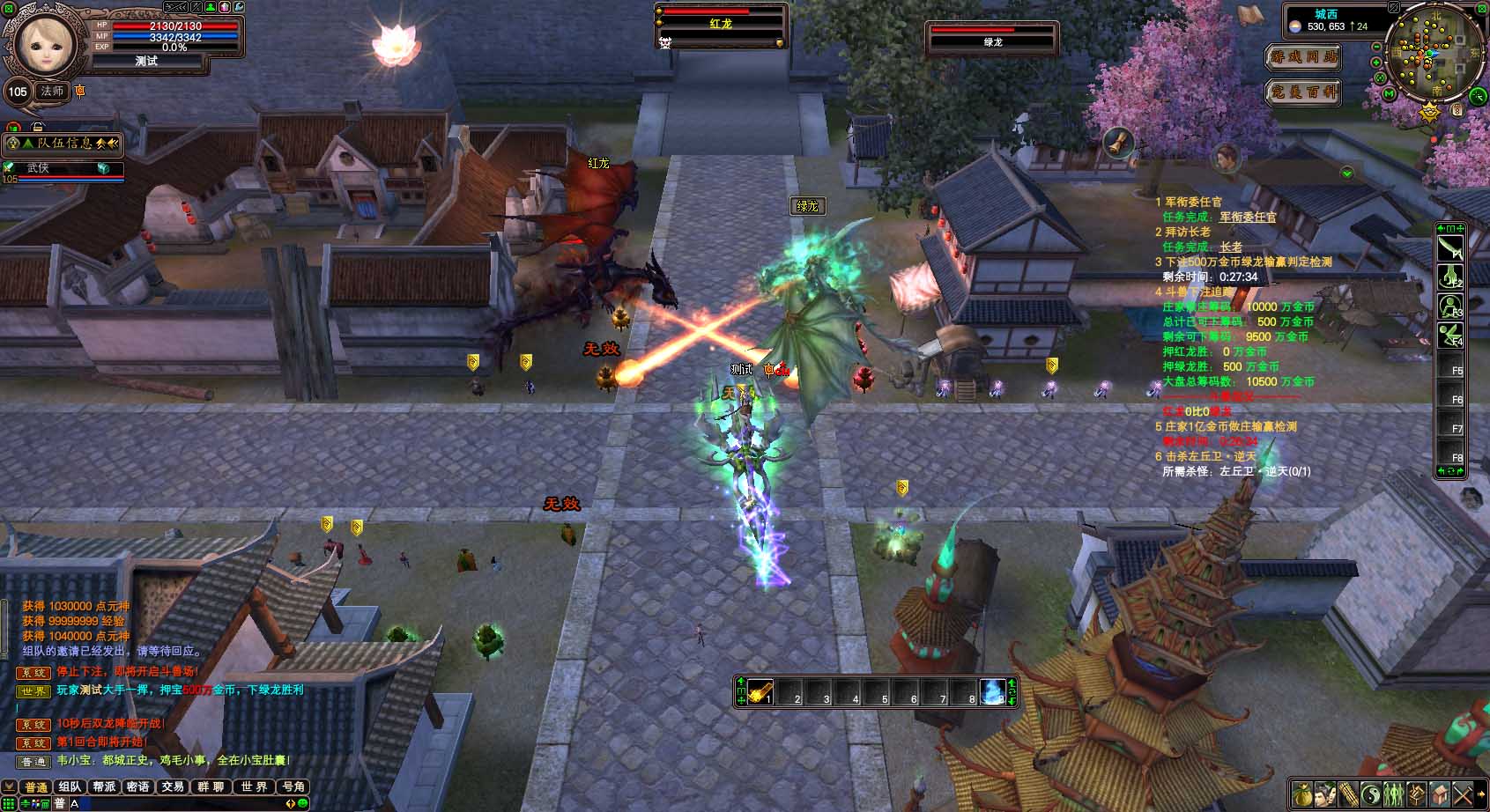
Task: Open the character portrait menu icon
Action: 1325,794
